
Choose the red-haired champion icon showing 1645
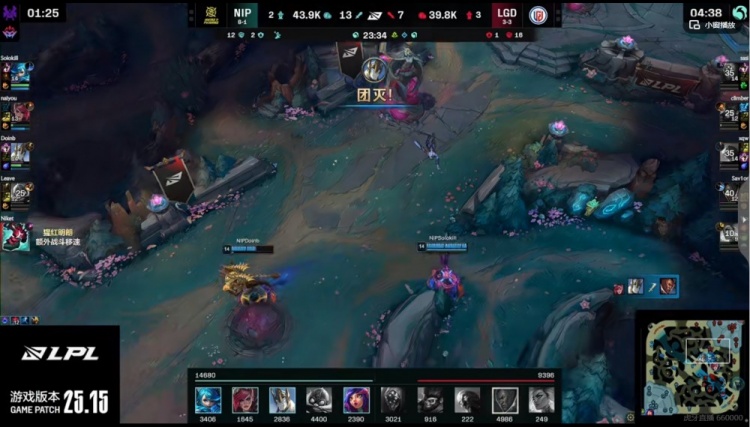click(x=245, y=398)
